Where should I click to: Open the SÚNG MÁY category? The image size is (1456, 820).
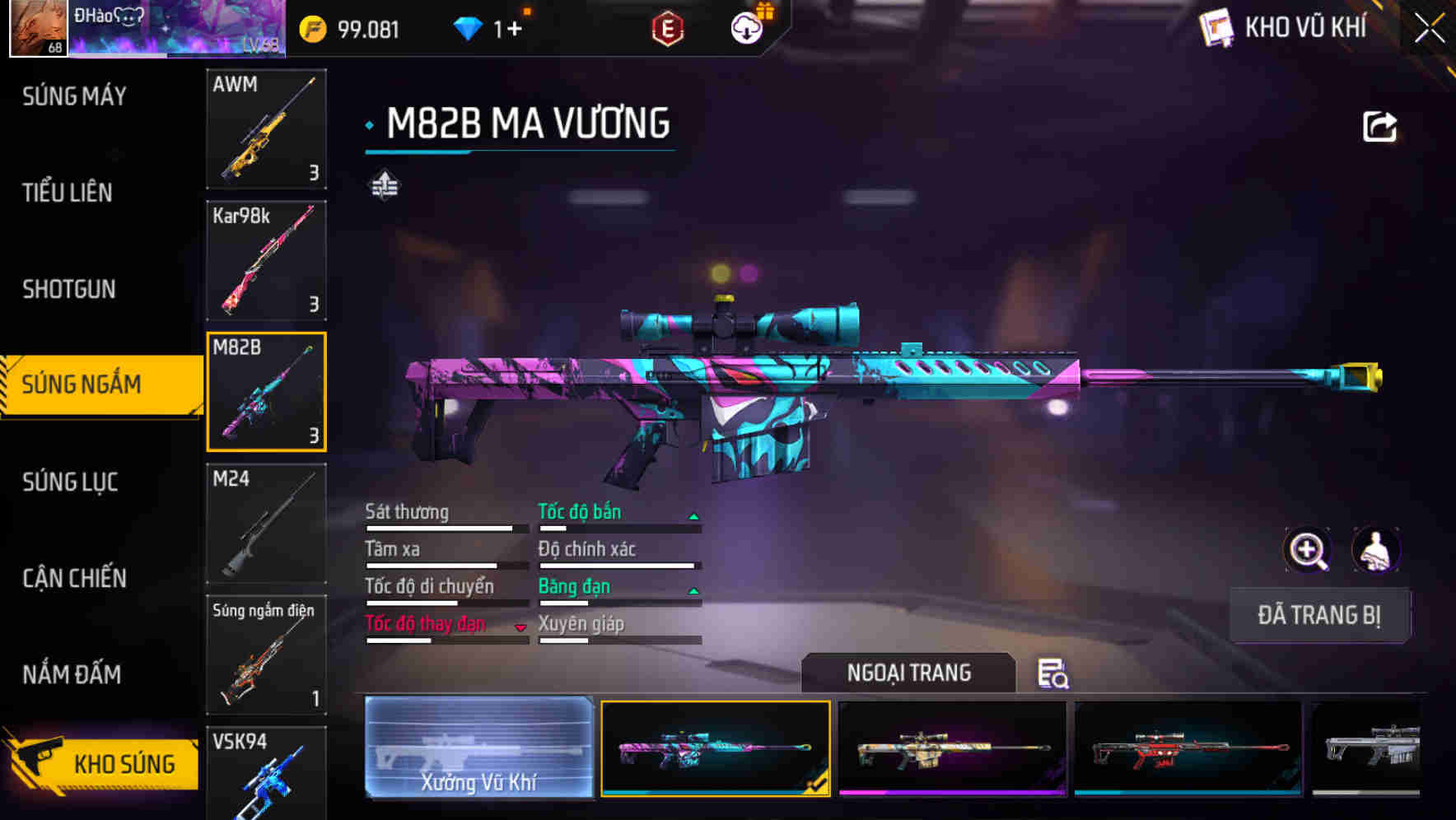72,96
